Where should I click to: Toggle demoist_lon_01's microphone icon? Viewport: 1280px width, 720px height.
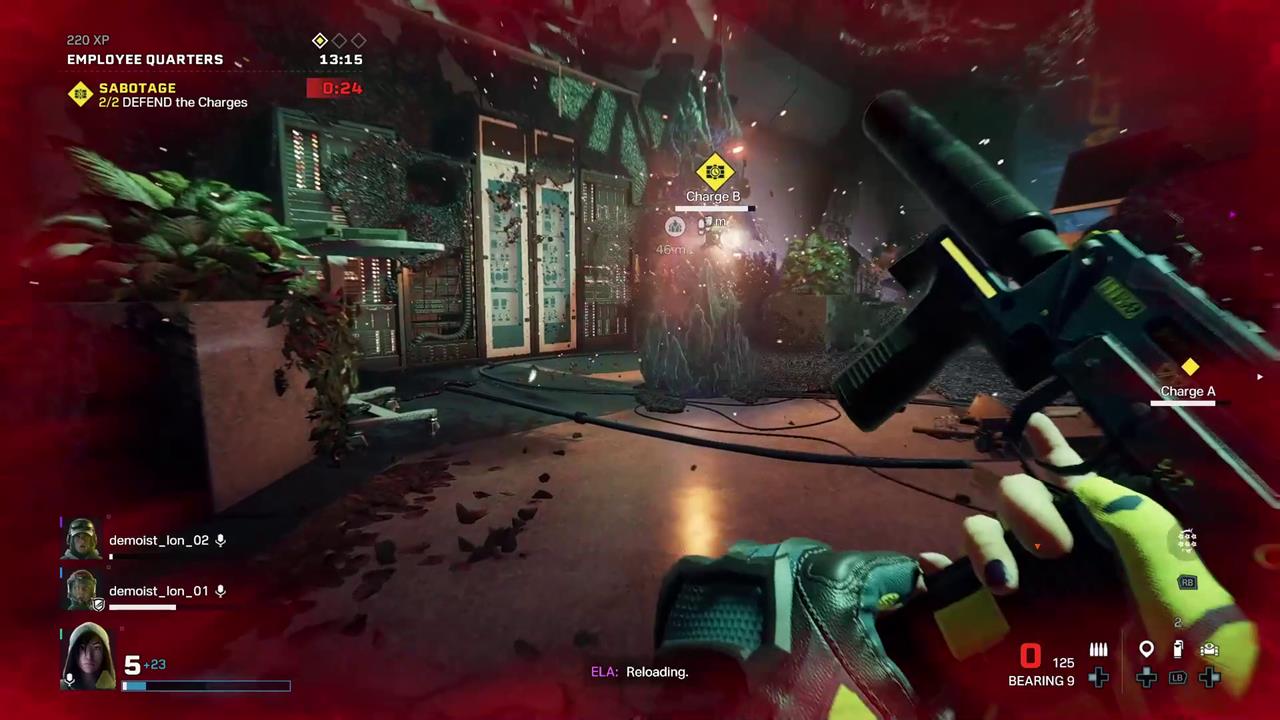[x=221, y=591]
